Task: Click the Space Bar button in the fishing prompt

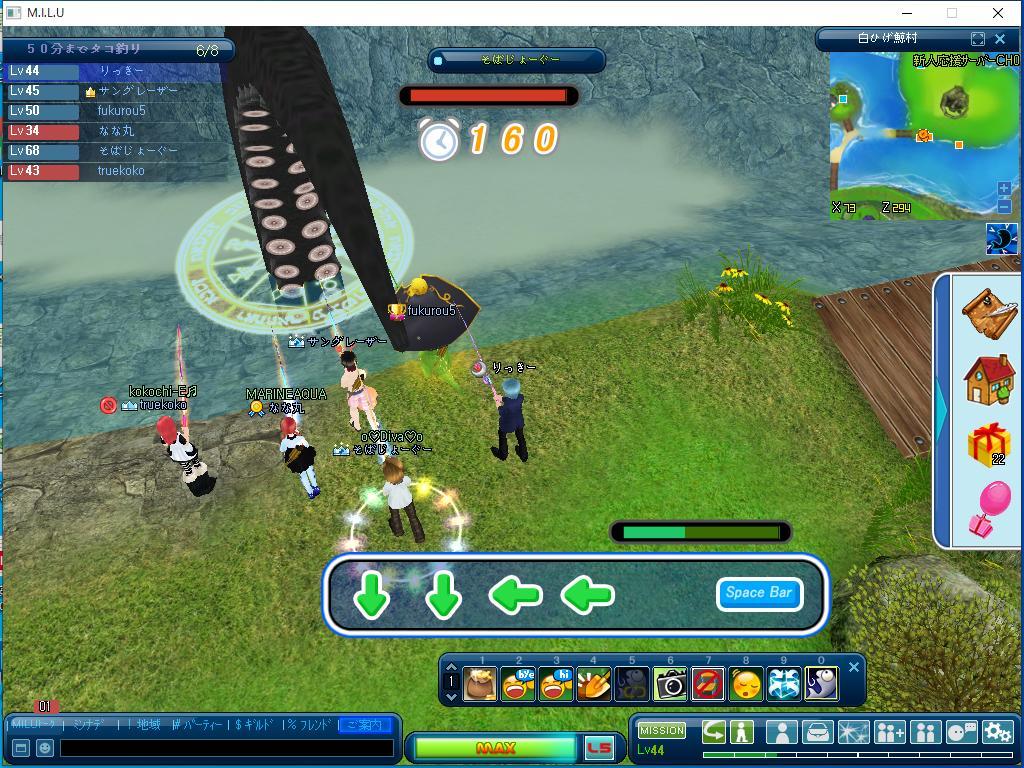Action: 759,593
